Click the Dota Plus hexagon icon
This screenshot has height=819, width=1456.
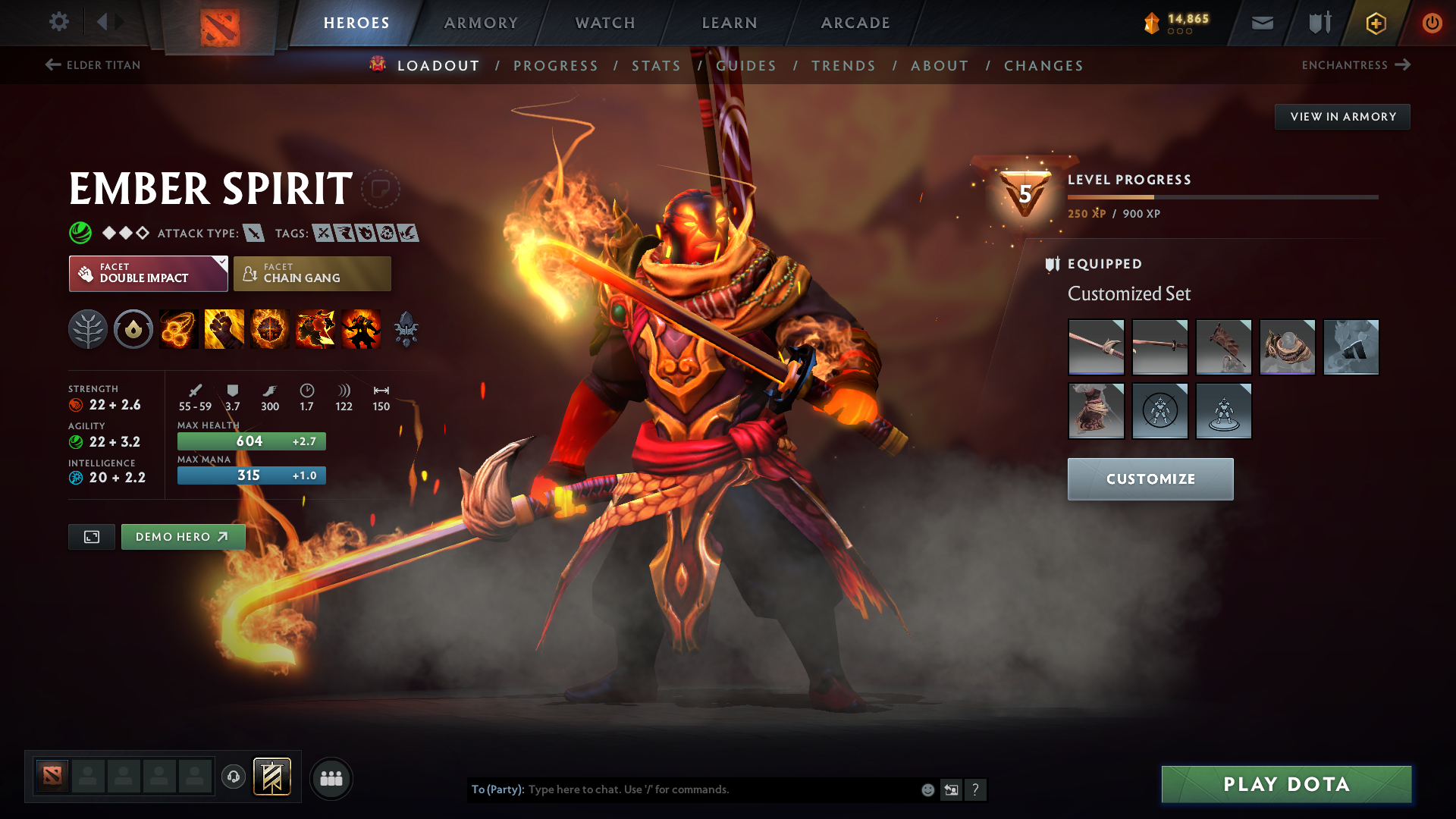(1375, 23)
